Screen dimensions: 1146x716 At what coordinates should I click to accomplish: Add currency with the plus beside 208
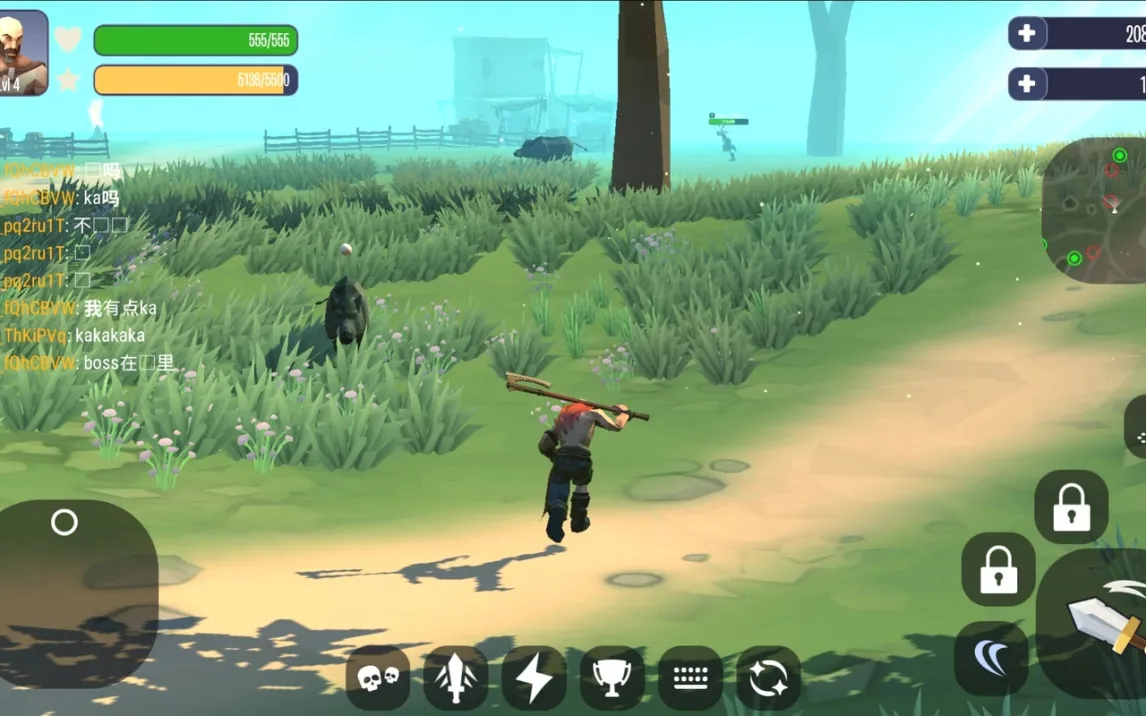pos(1027,33)
